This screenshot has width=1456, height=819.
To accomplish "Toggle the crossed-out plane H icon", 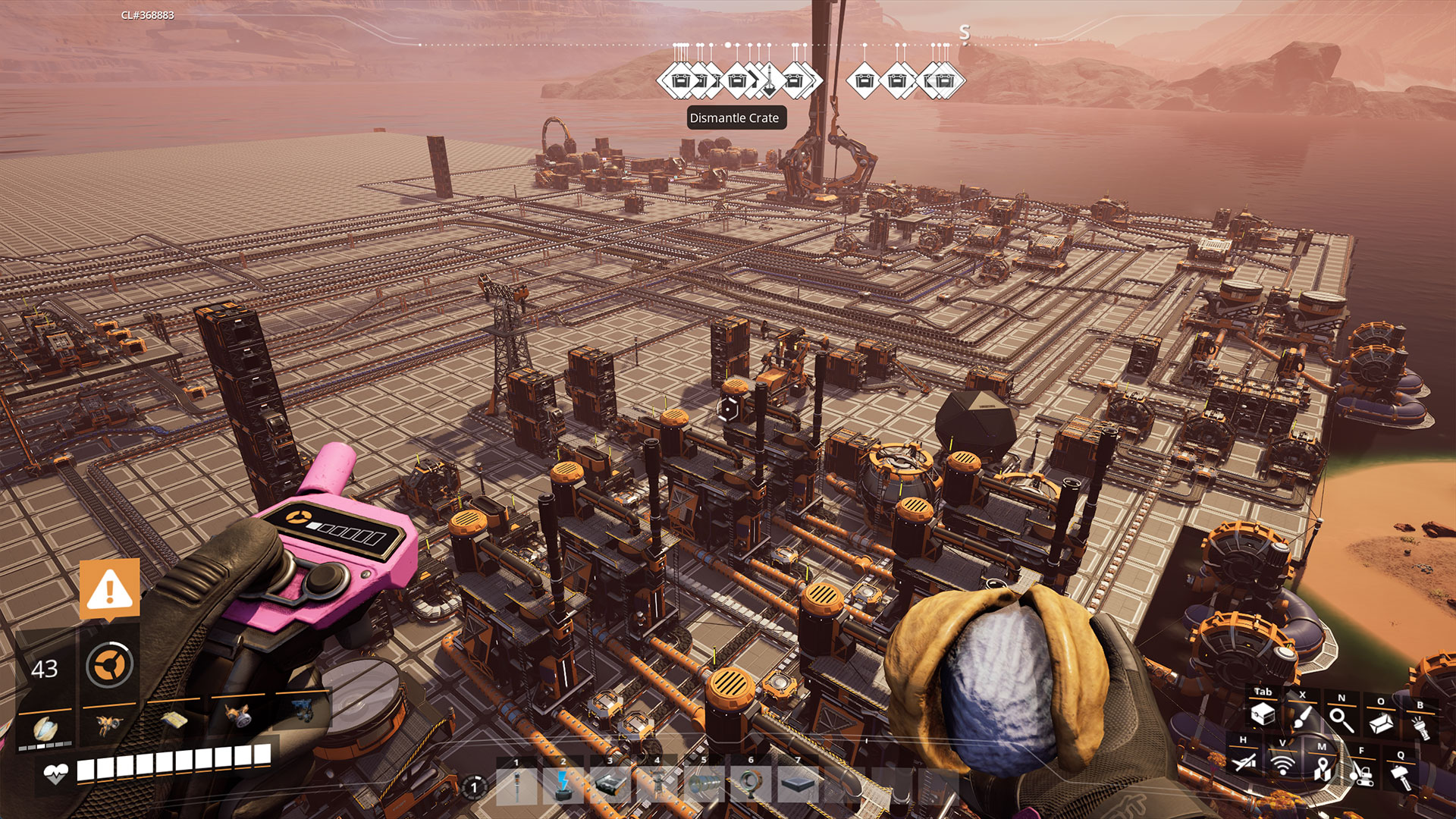I will click(1243, 764).
